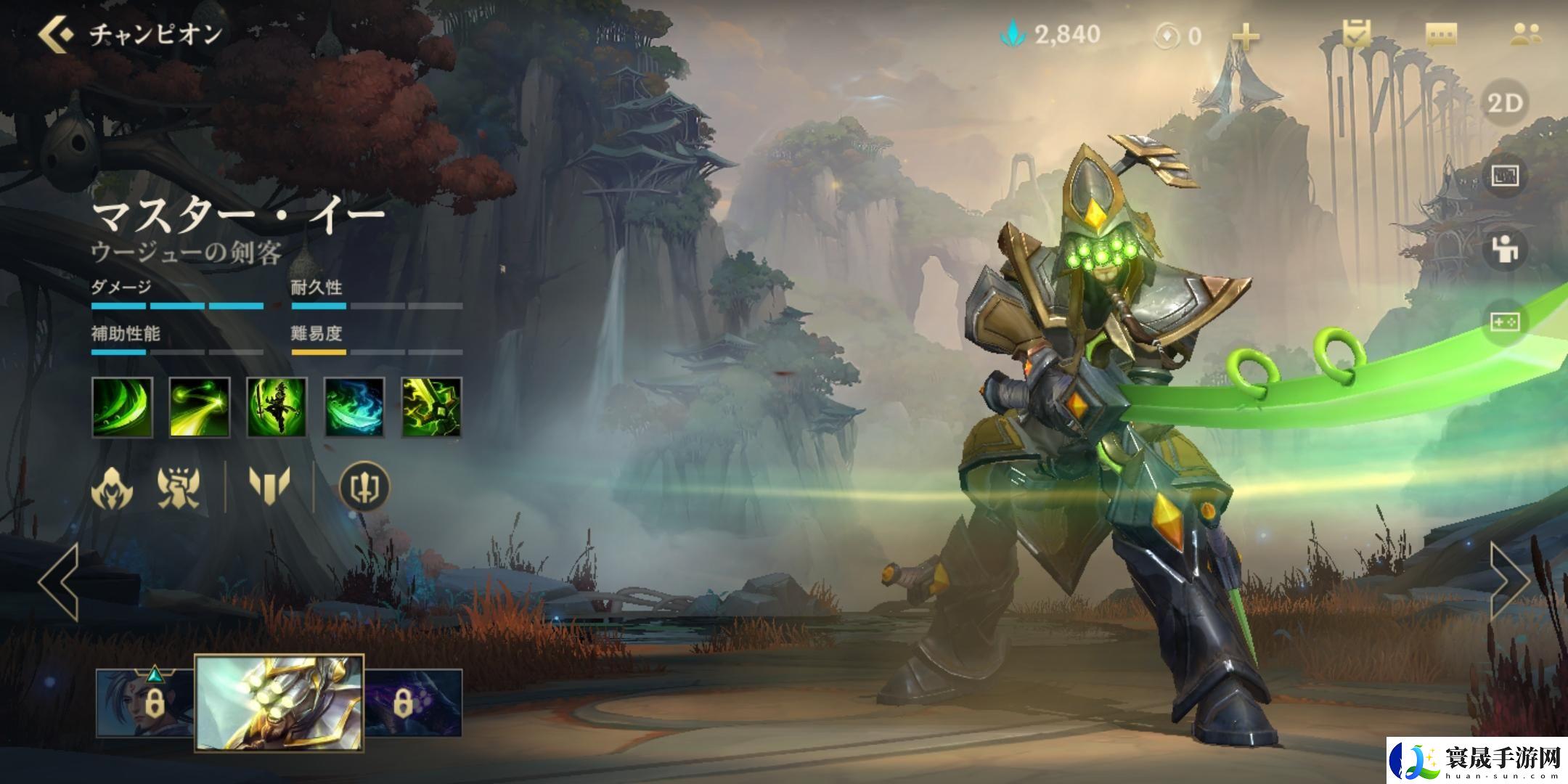Viewport: 1568px width, 784px height.
Task: Select the teal Wuju Style ability icon
Action: (x=354, y=407)
